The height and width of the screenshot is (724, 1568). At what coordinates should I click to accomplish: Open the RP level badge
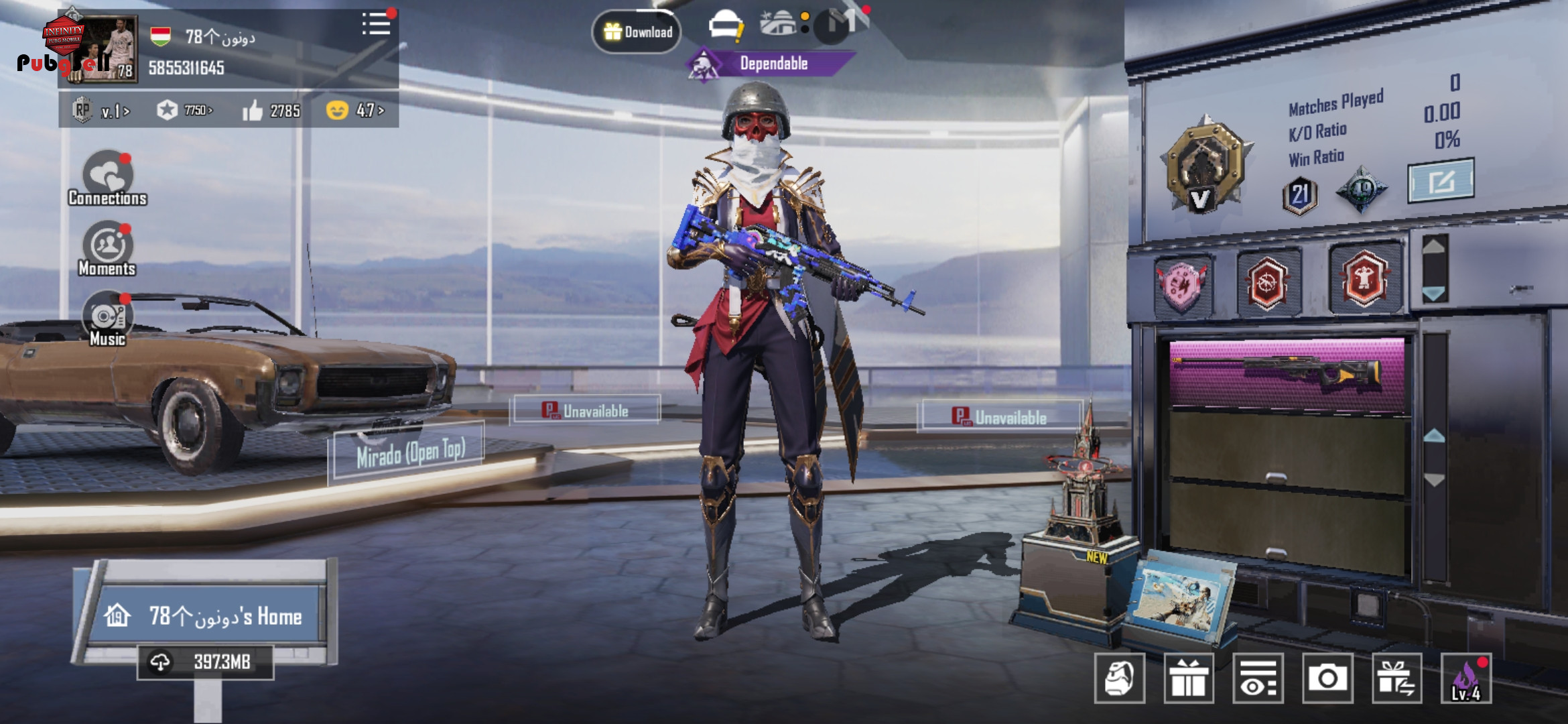point(101,111)
